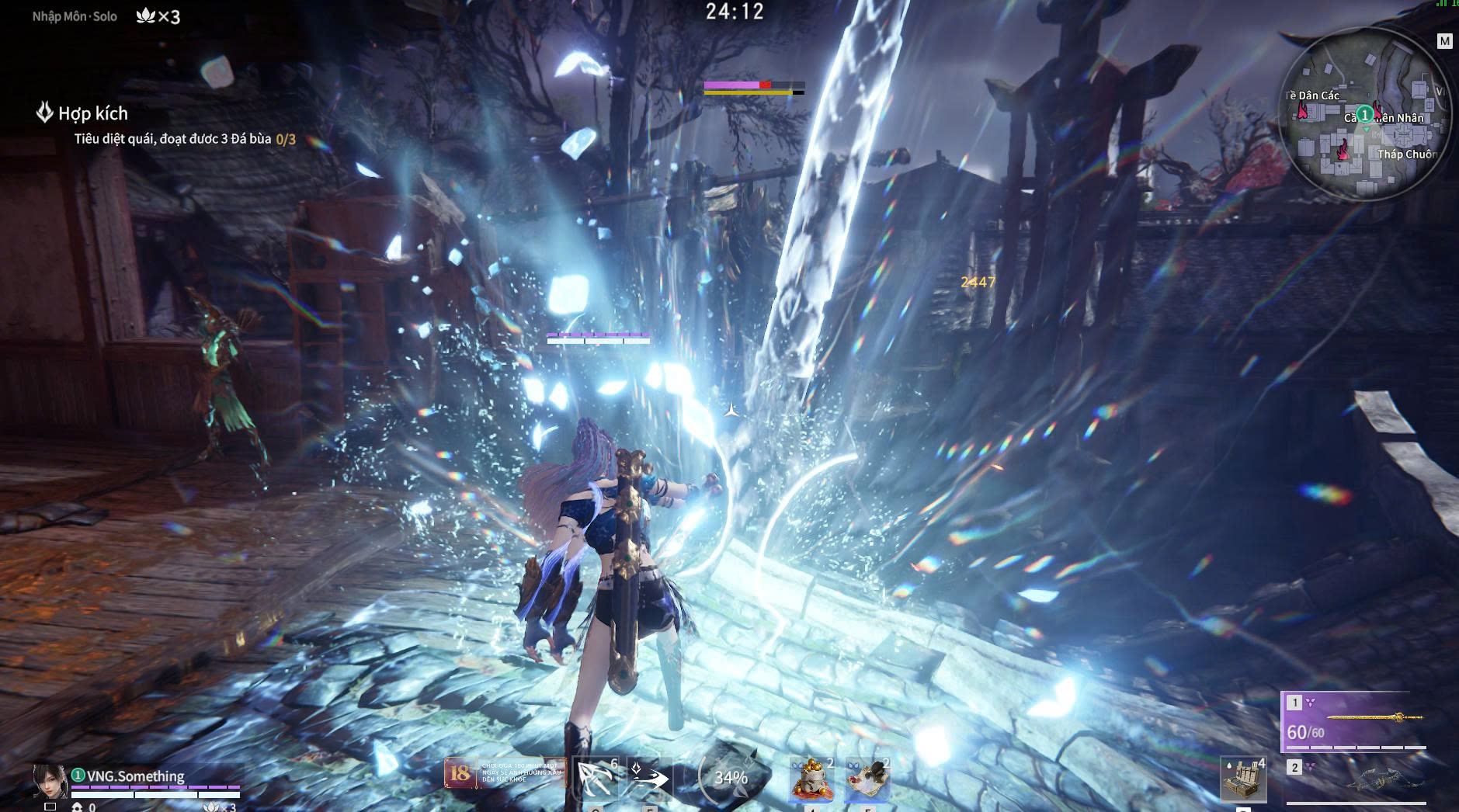1459x812 pixels.
Task: Select the Hợp kích quest tracker
Action: tap(92, 113)
